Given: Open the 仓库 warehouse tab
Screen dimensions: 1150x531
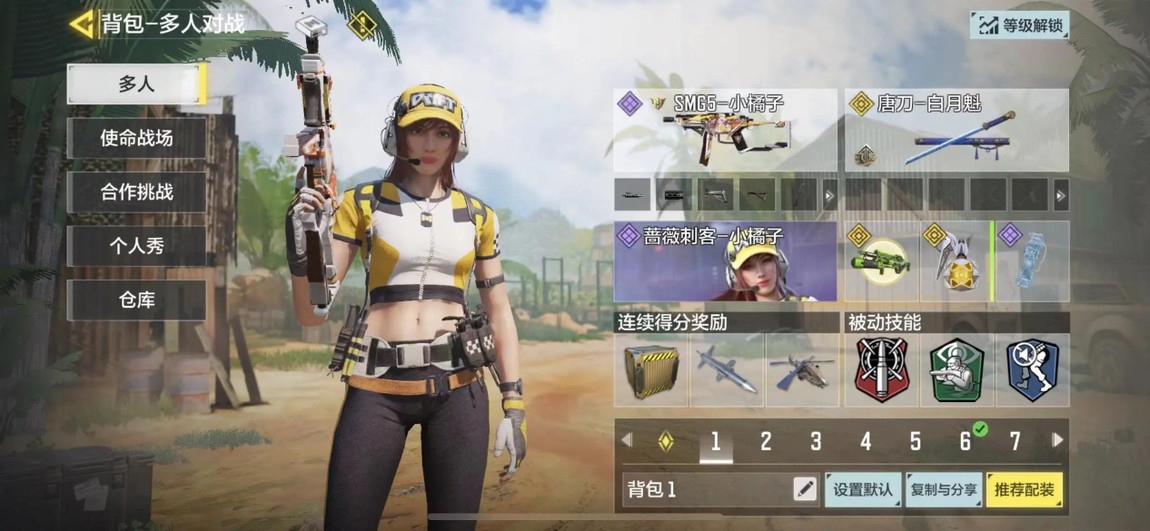Looking at the screenshot, I should pos(136,300).
